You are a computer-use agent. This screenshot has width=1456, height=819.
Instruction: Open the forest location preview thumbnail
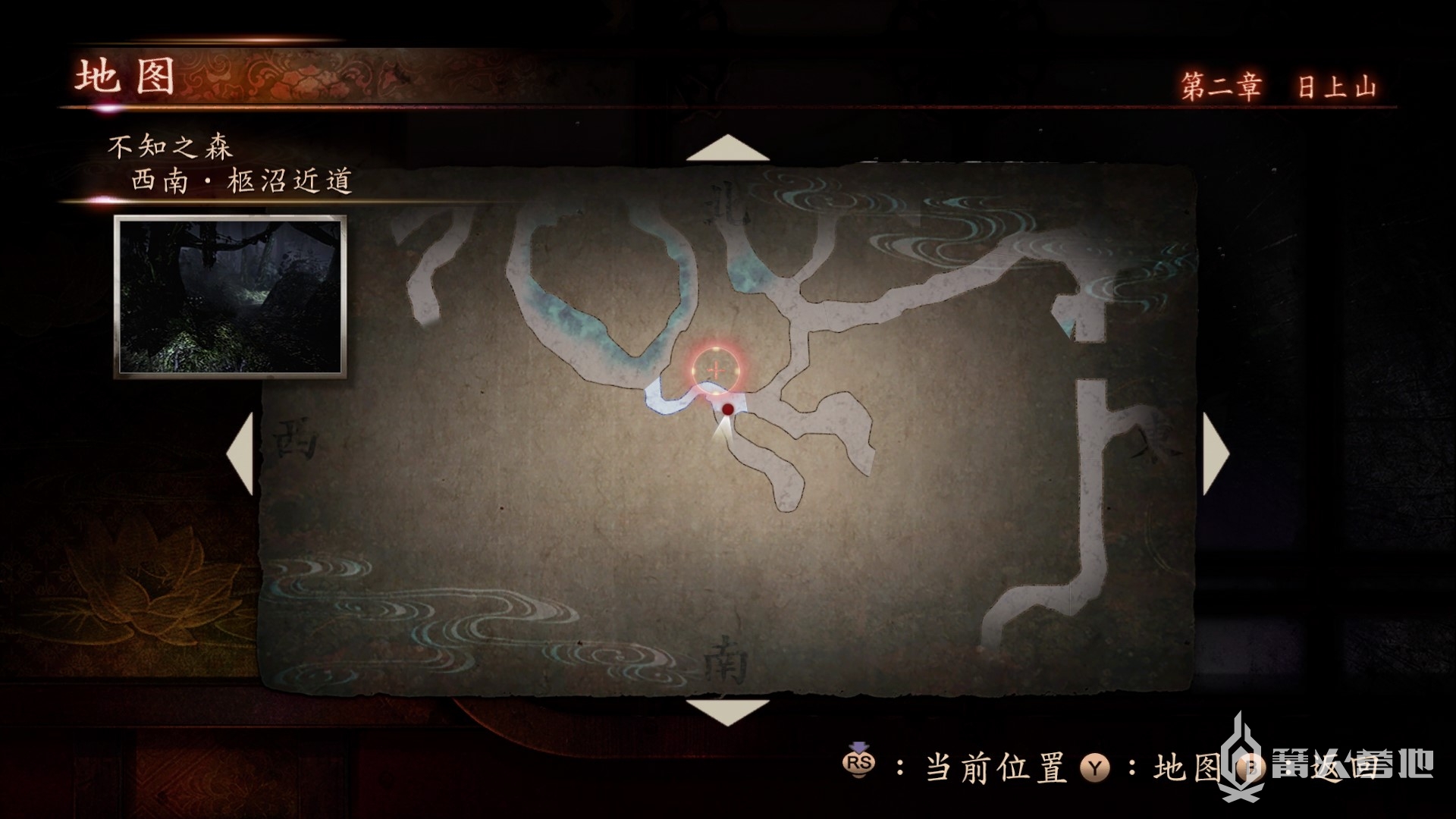[x=230, y=297]
